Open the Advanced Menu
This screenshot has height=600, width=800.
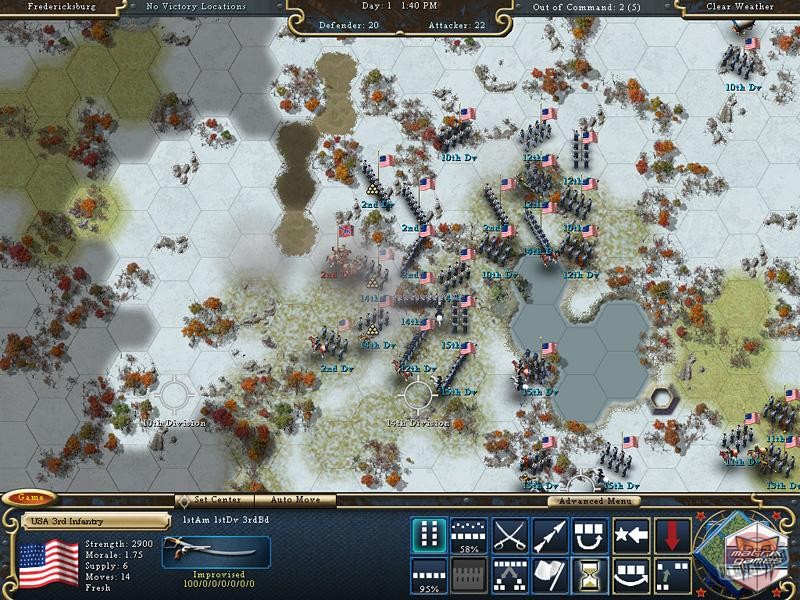(594, 500)
